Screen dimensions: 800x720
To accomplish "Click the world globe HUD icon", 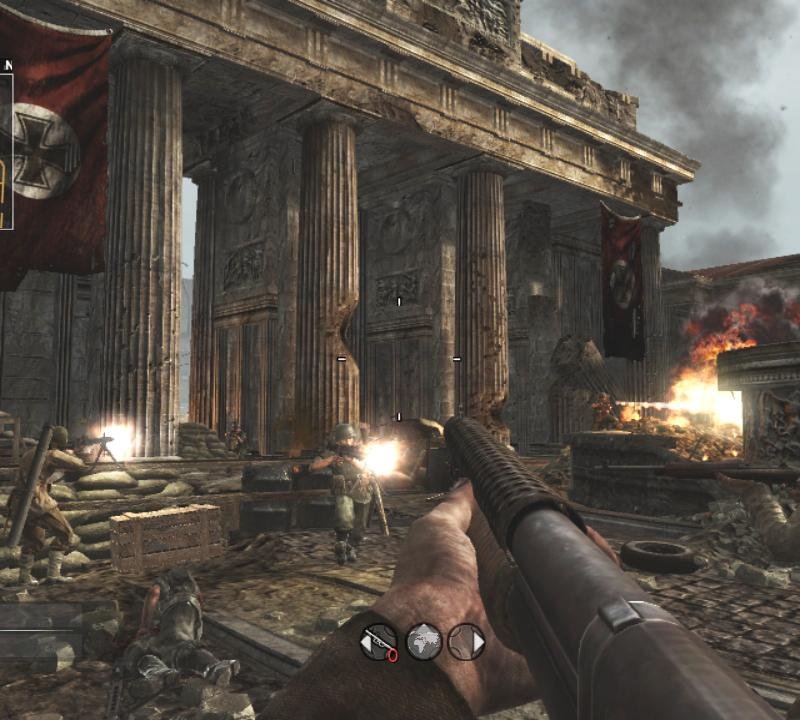I will coord(423,642).
